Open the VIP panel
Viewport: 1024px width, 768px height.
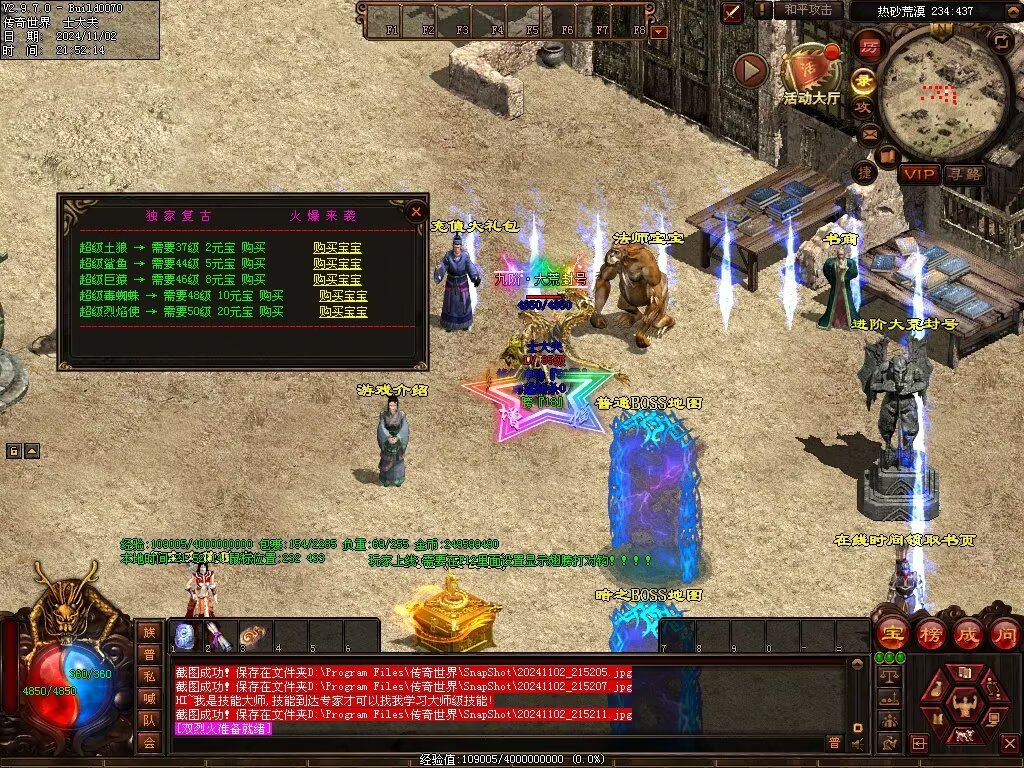click(x=919, y=174)
